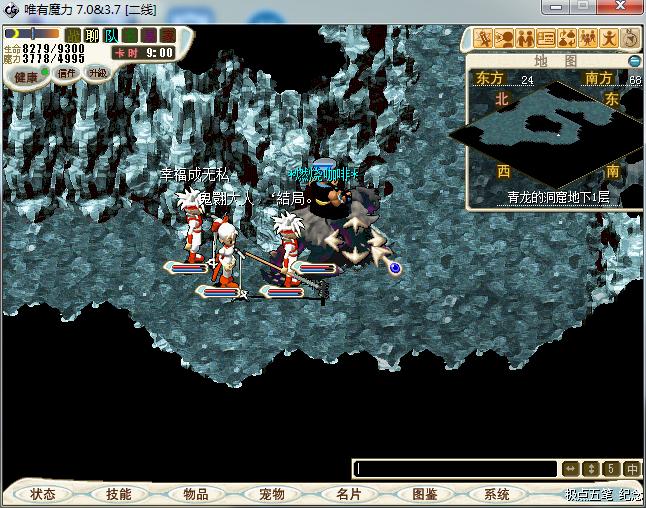Open the 状态 status menu

[43, 494]
